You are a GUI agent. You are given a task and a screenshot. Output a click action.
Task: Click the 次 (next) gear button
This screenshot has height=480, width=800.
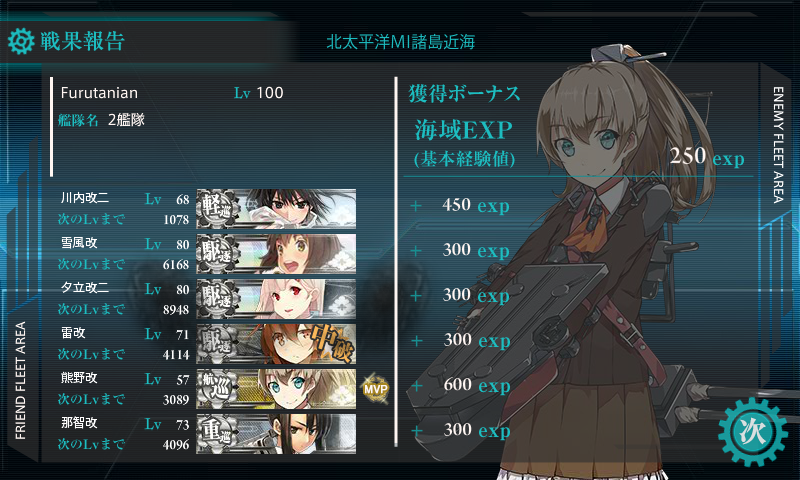pyautogui.click(x=752, y=431)
